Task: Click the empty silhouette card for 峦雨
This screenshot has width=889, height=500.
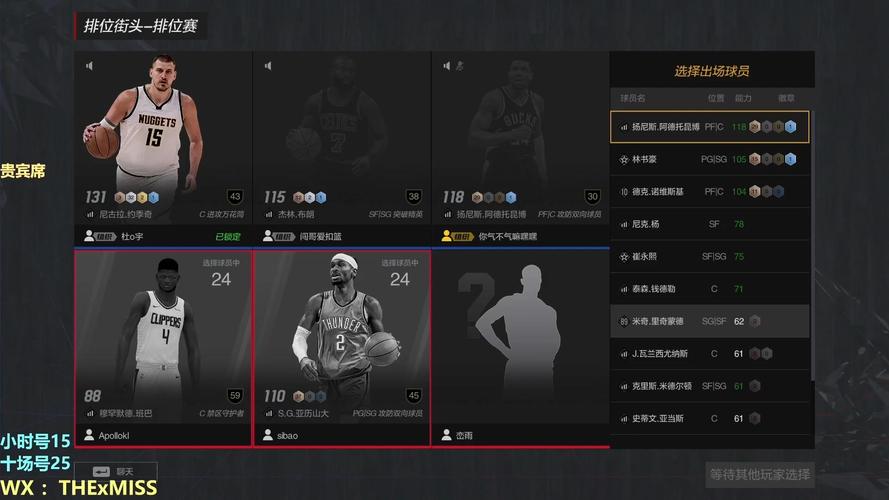Action: tap(519, 340)
